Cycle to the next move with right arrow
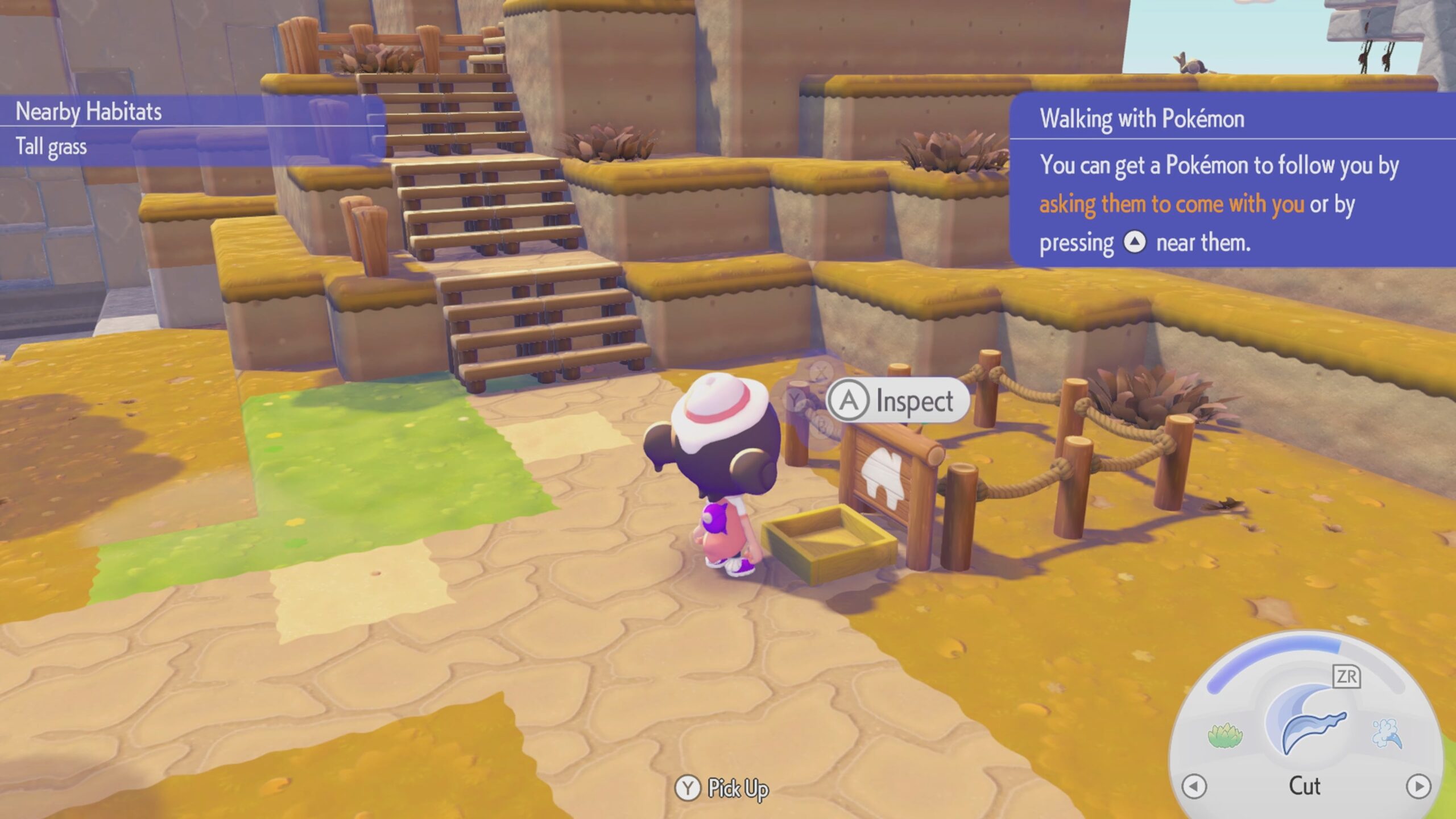1456x819 pixels. tap(1418, 787)
